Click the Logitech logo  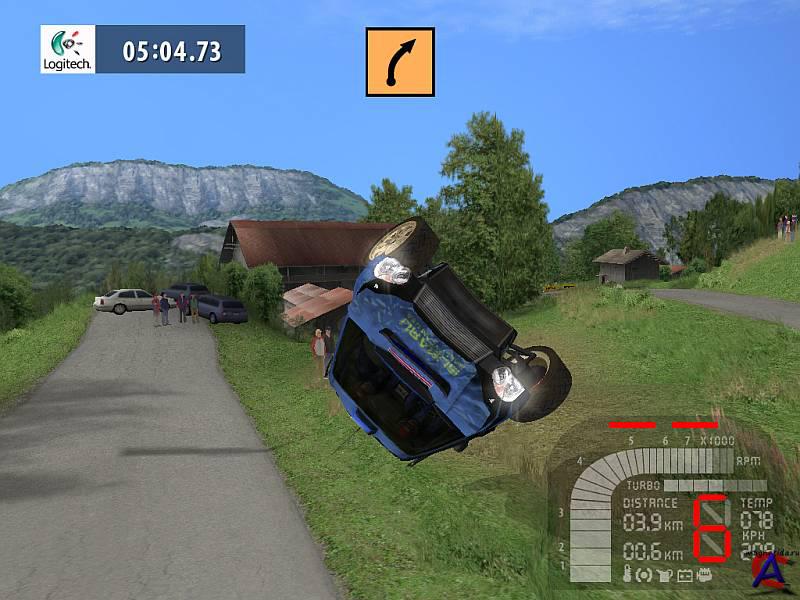[68, 49]
